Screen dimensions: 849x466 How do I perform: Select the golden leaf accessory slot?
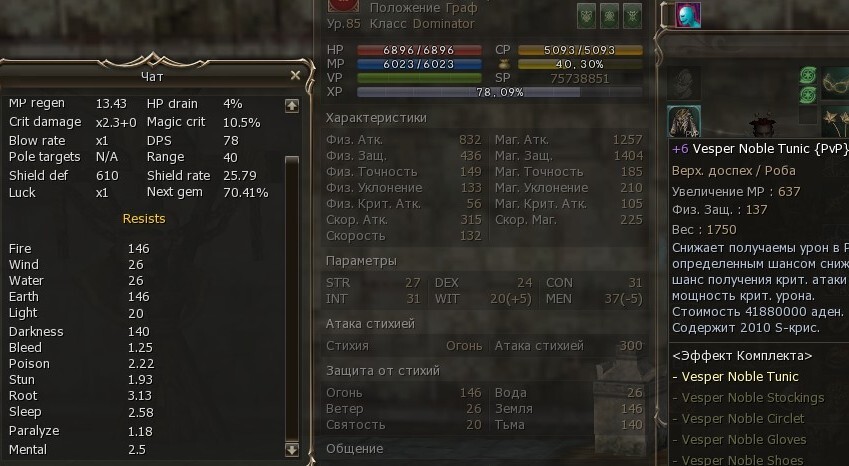coord(835,121)
